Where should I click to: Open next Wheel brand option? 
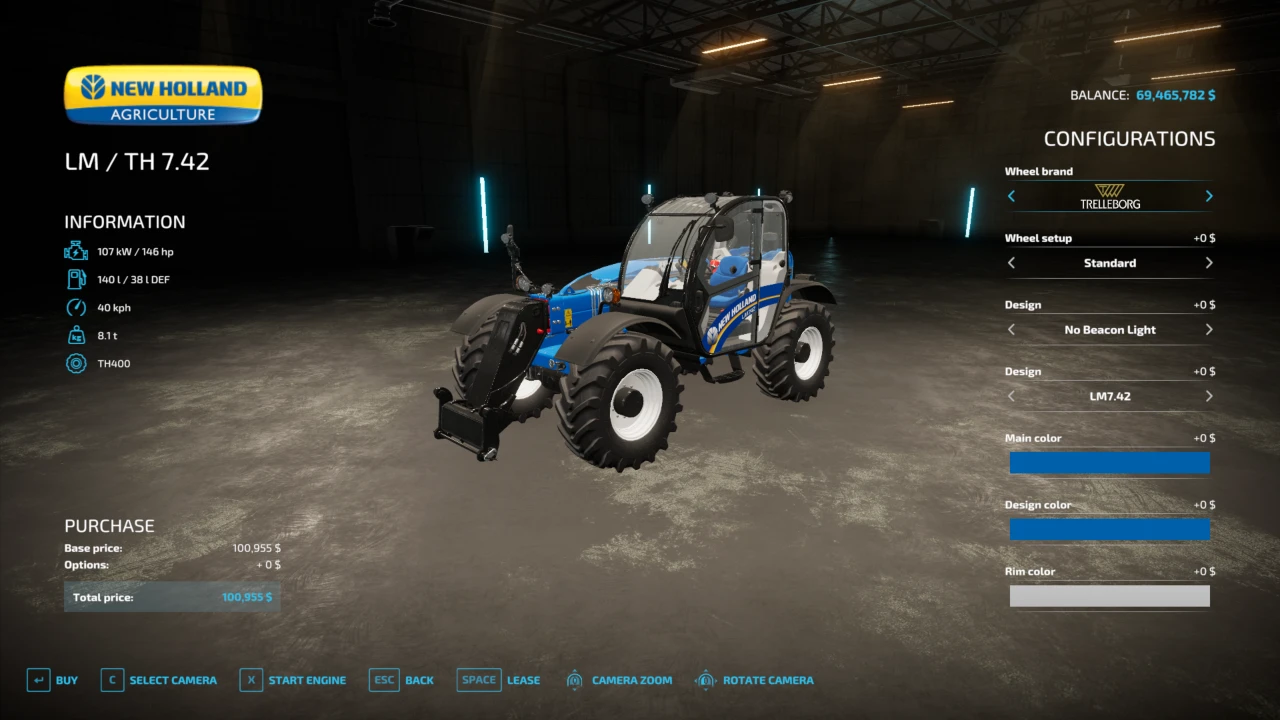[x=1208, y=196]
